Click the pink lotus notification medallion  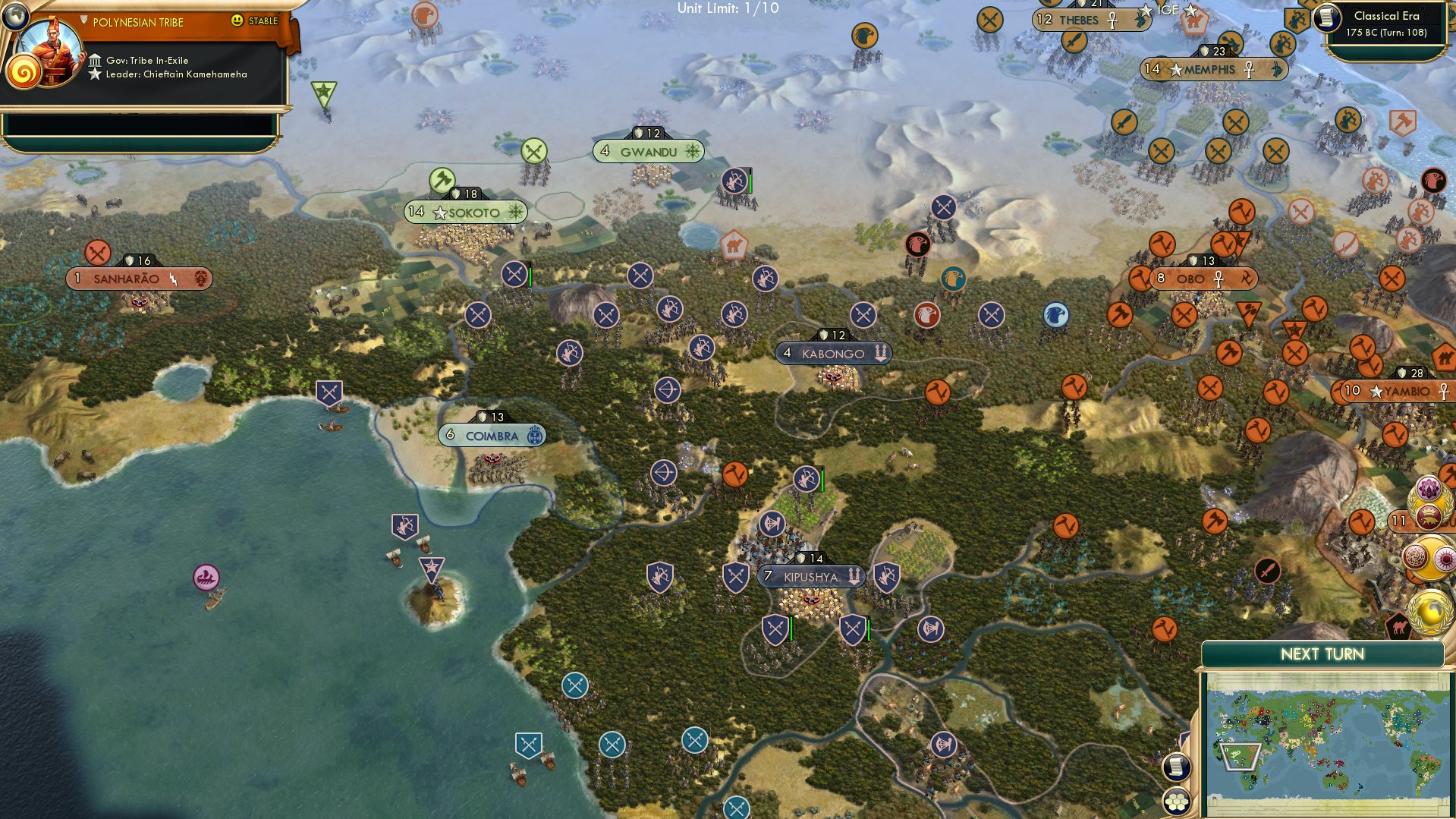point(1429,488)
